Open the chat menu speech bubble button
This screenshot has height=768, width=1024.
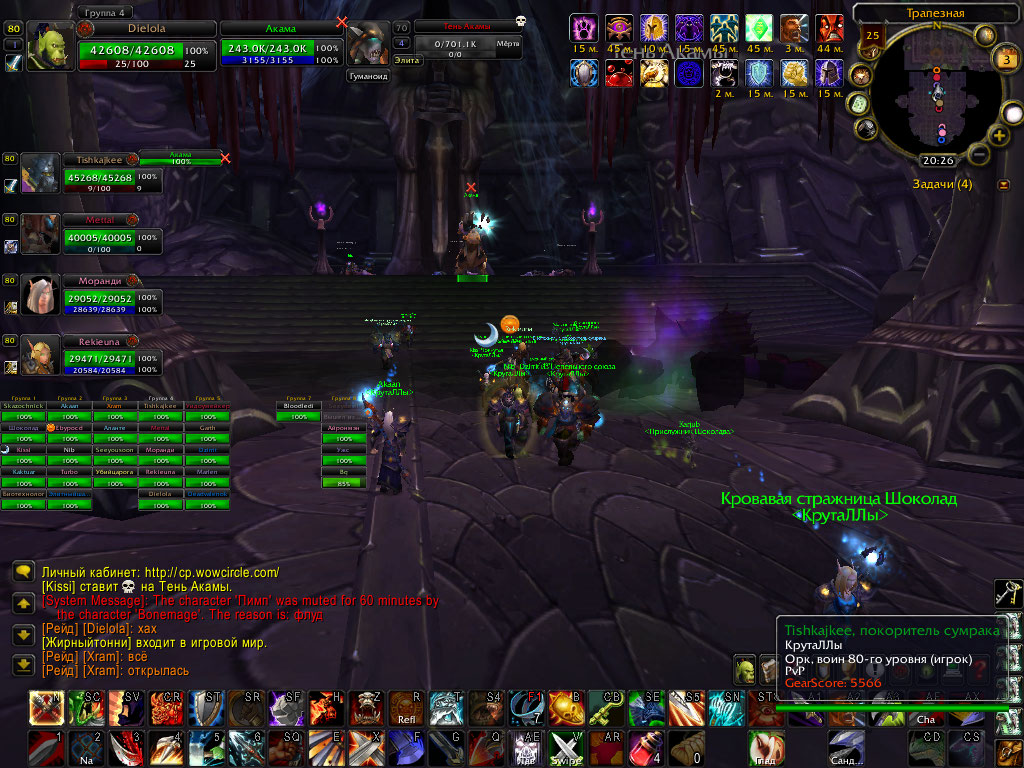click(23, 571)
